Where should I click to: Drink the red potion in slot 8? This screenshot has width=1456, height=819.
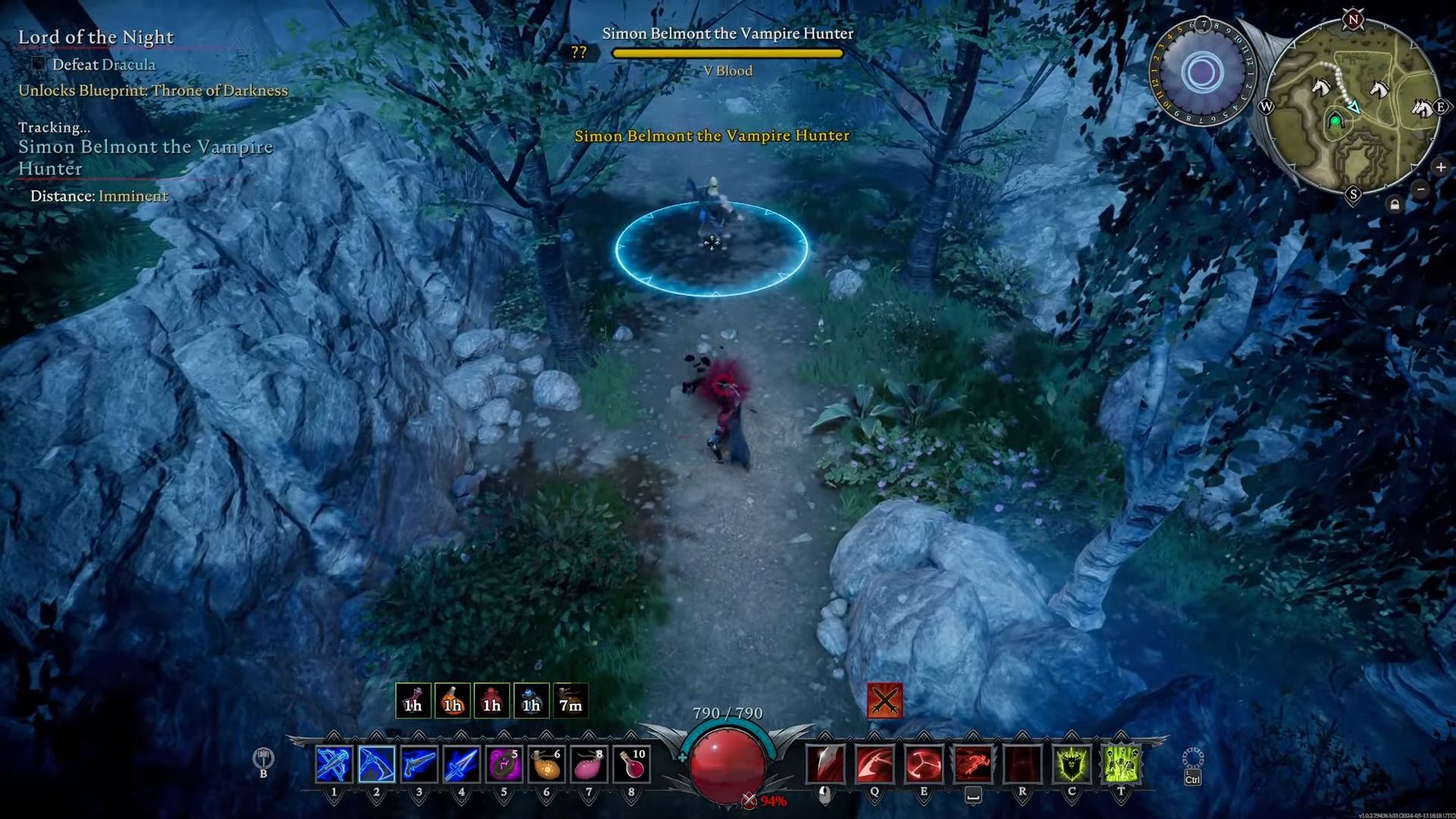[x=631, y=764]
